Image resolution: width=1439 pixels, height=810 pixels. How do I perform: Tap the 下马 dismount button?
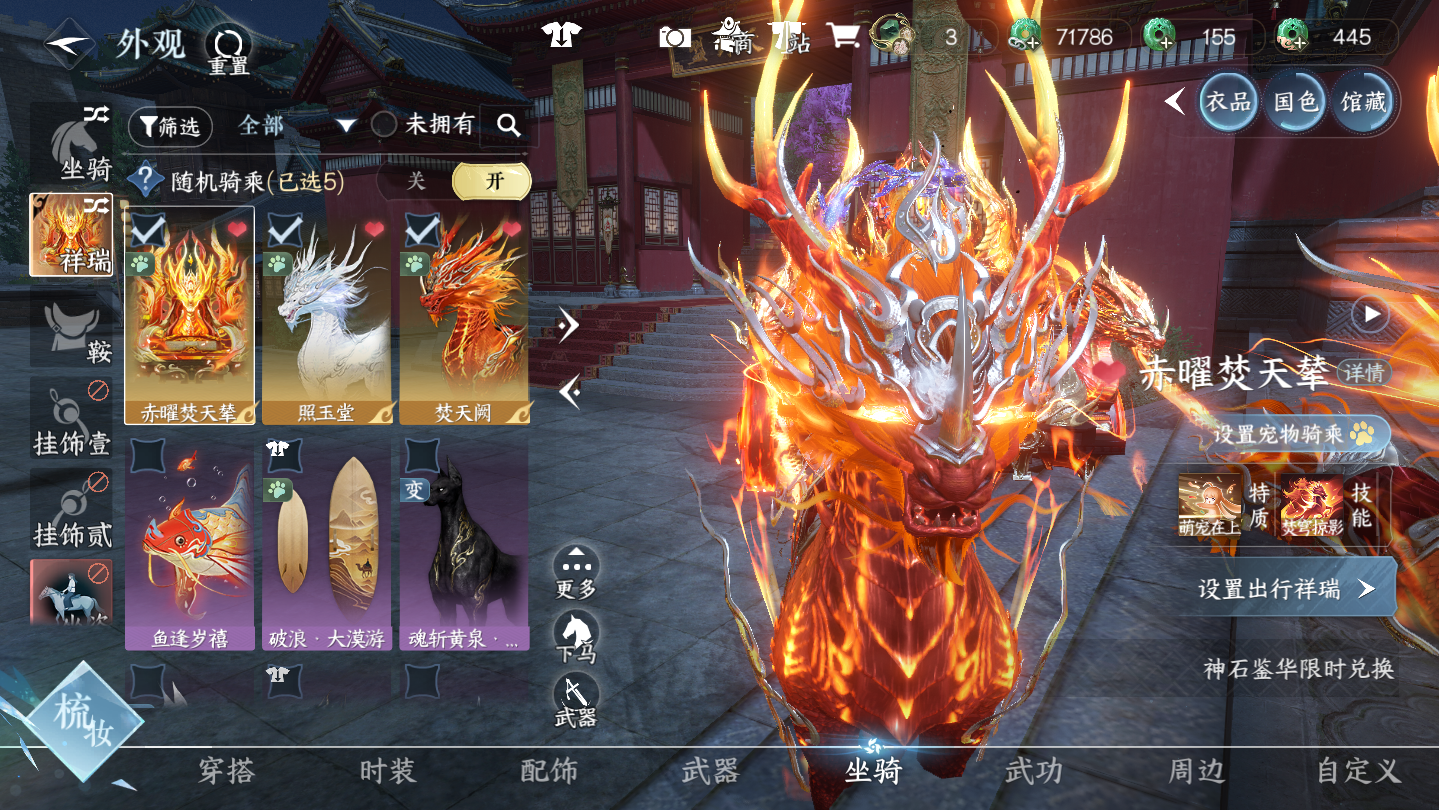(x=576, y=637)
